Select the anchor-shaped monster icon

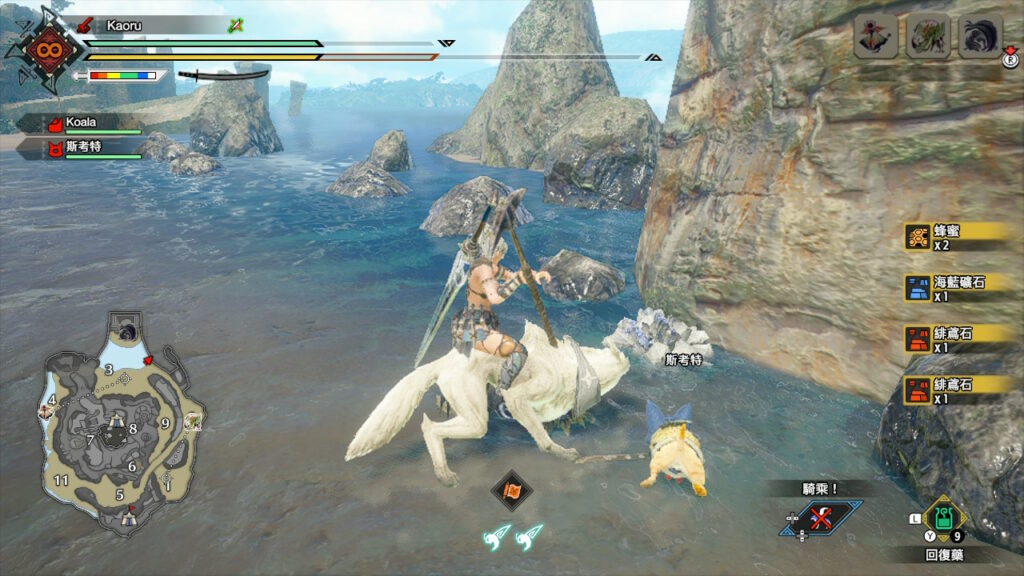click(x=875, y=38)
